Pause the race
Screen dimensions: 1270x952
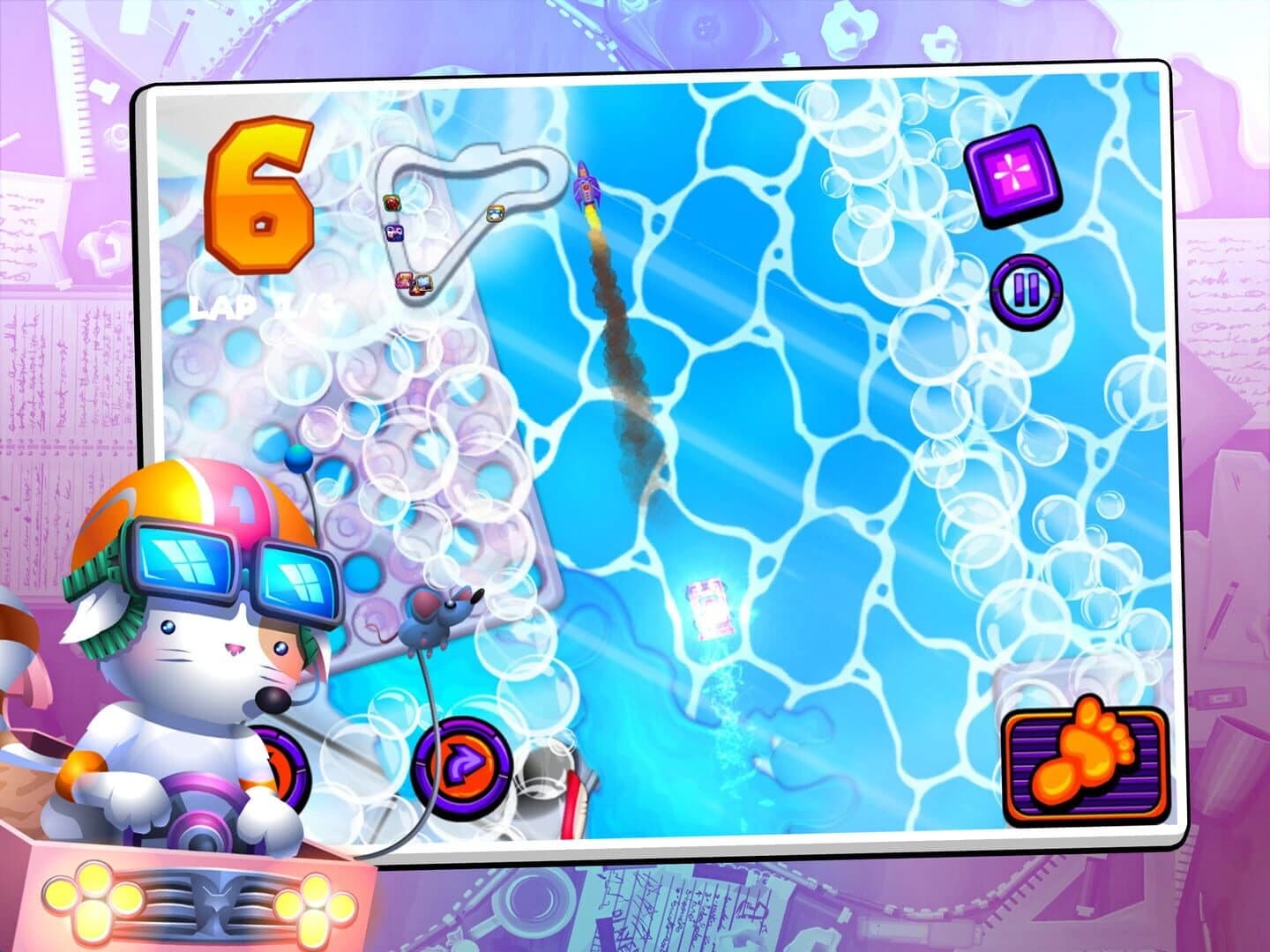point(1027,286)
